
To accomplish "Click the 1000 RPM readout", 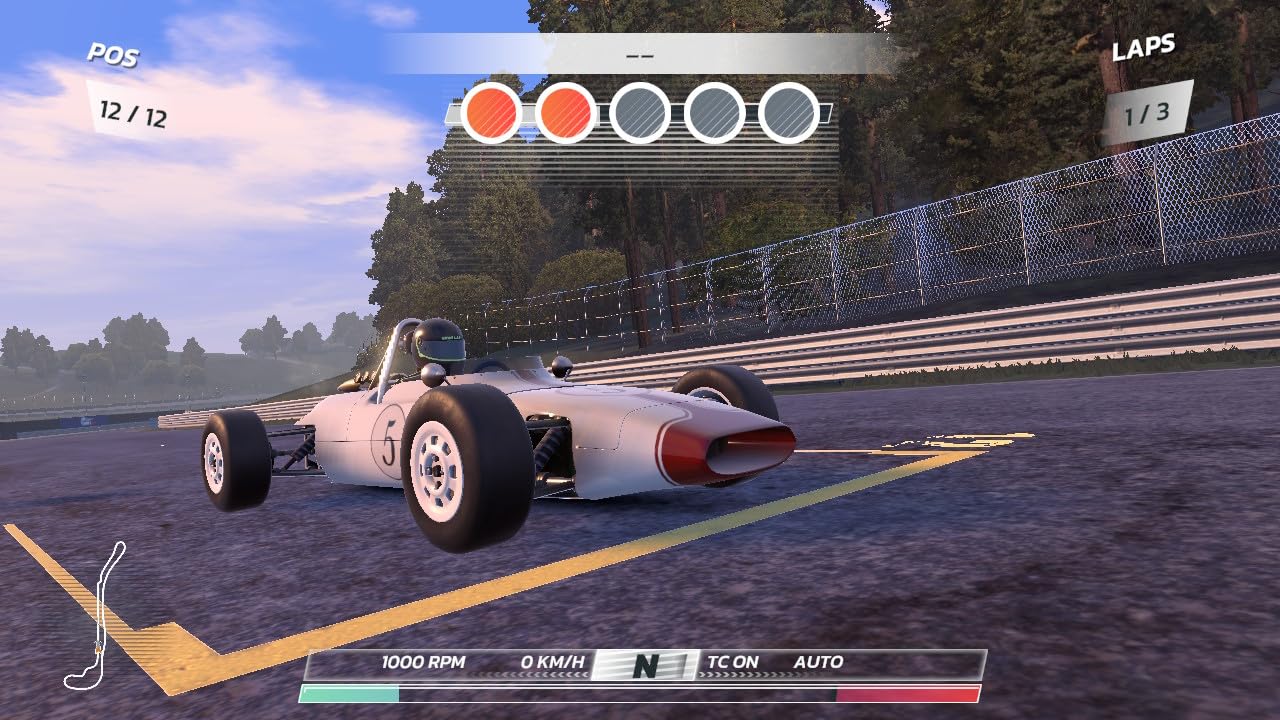I will (x=421, y=661).
